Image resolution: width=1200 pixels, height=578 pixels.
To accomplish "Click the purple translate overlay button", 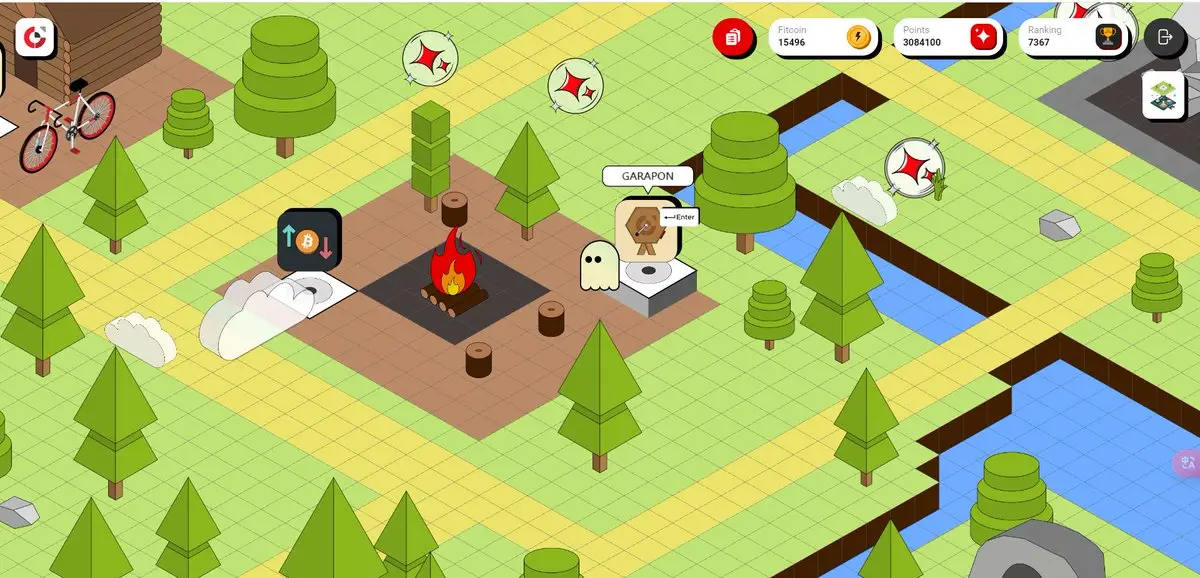I will pos(1187,463).
